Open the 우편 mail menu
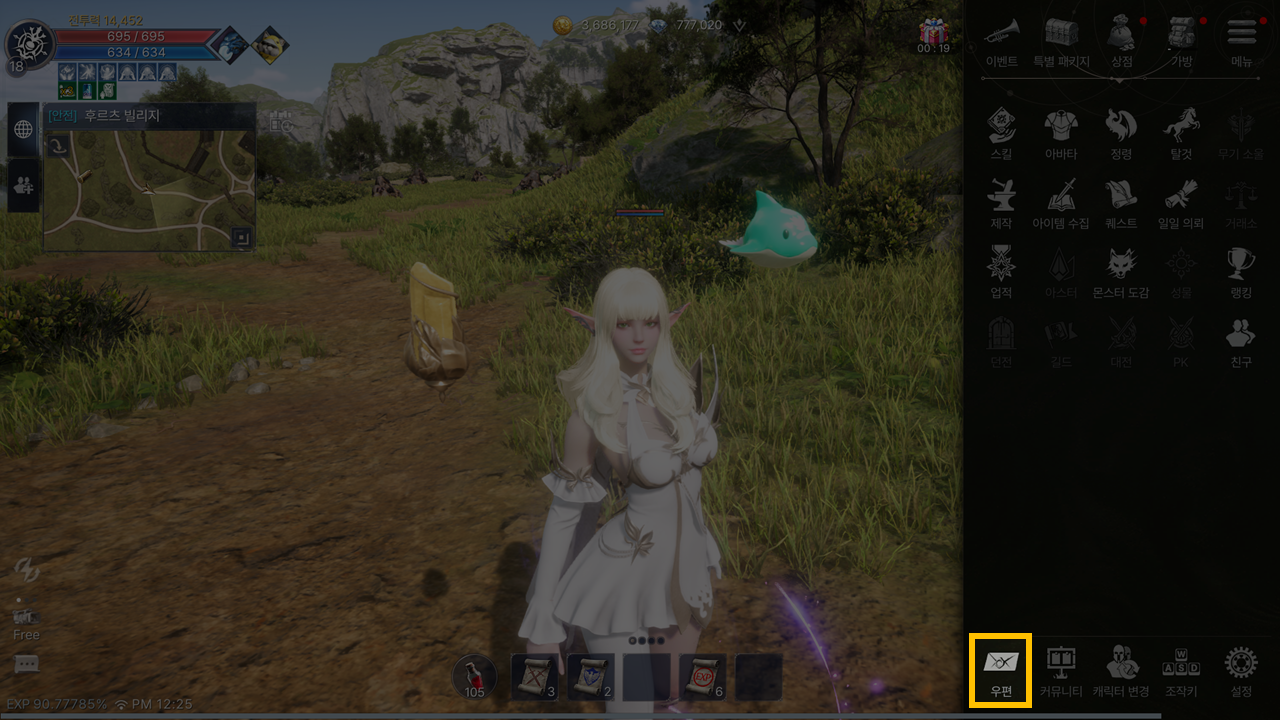Viewport: 1280px width, 720px height. (x=1000, y=668)
